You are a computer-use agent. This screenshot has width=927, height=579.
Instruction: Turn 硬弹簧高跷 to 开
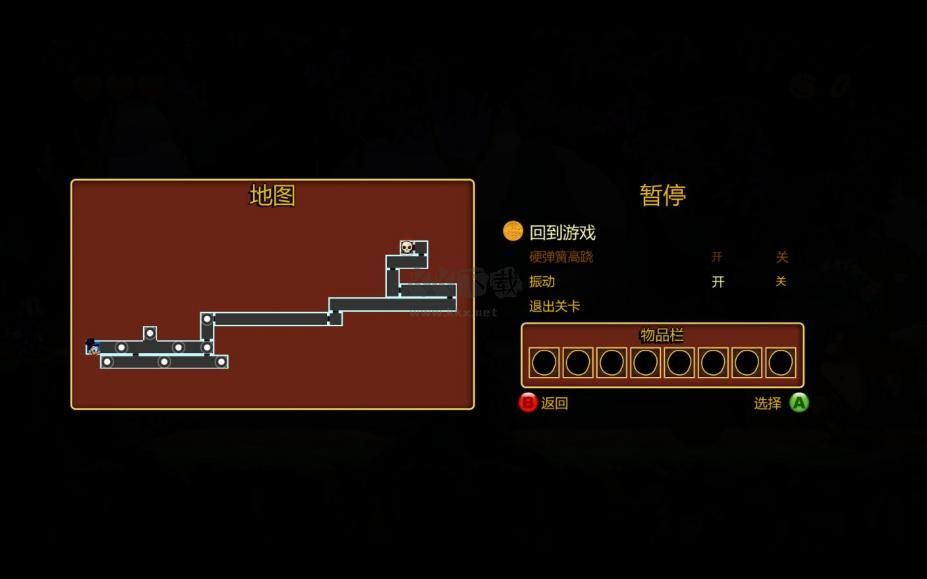click(717, 257)
